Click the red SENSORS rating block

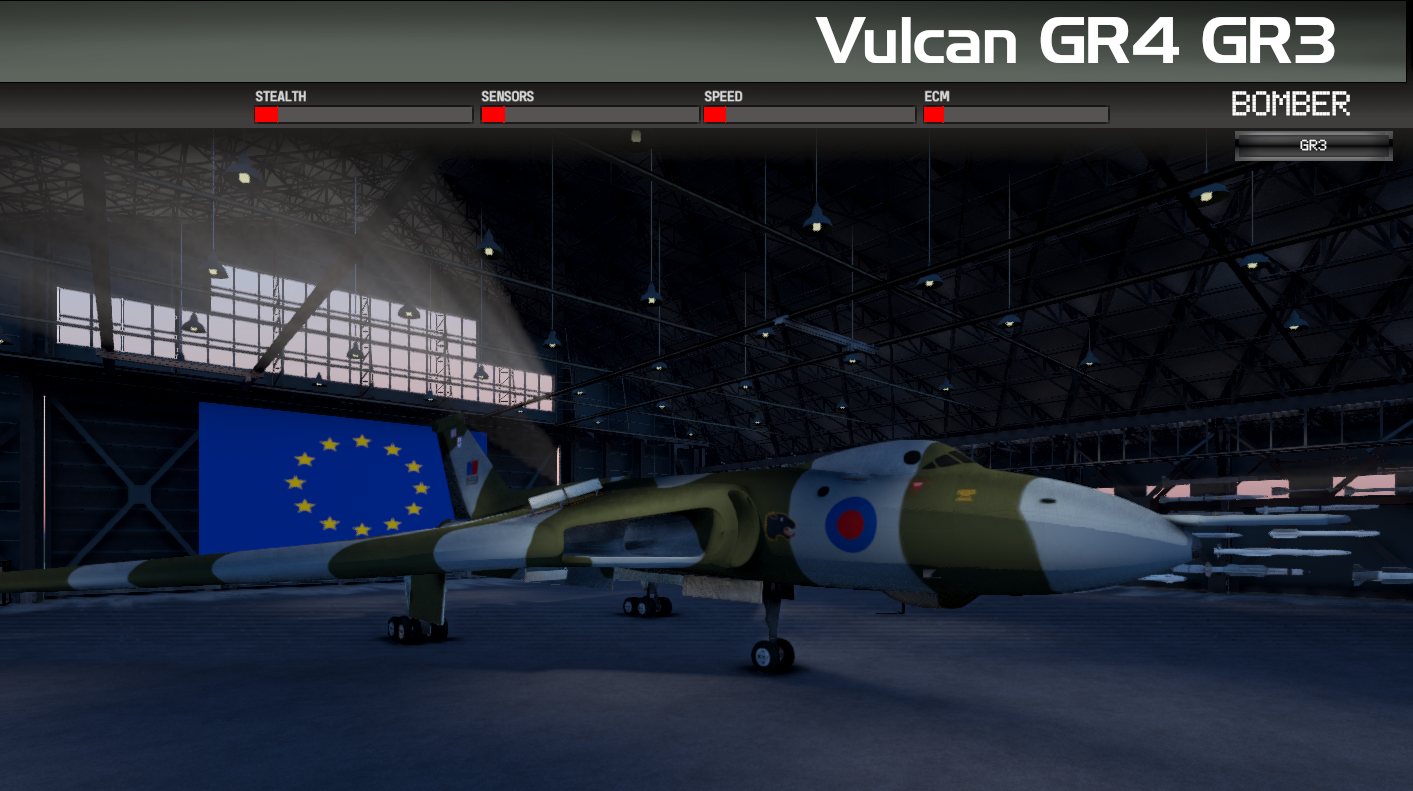(492, 114)
